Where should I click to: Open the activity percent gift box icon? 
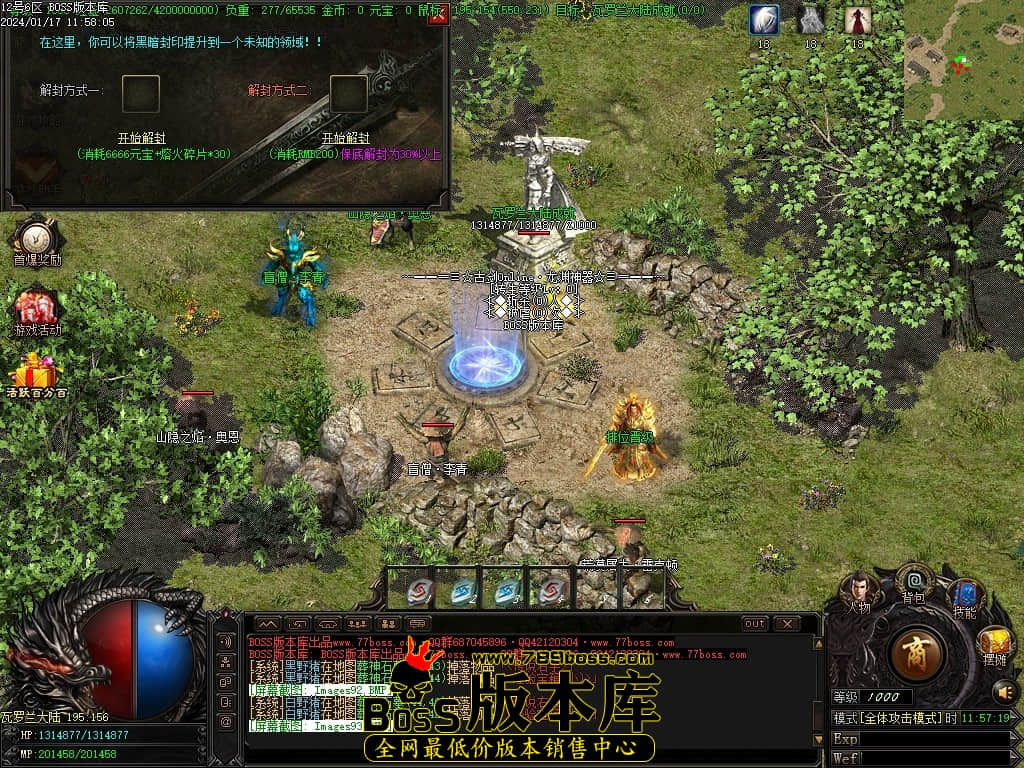point(37,375)
